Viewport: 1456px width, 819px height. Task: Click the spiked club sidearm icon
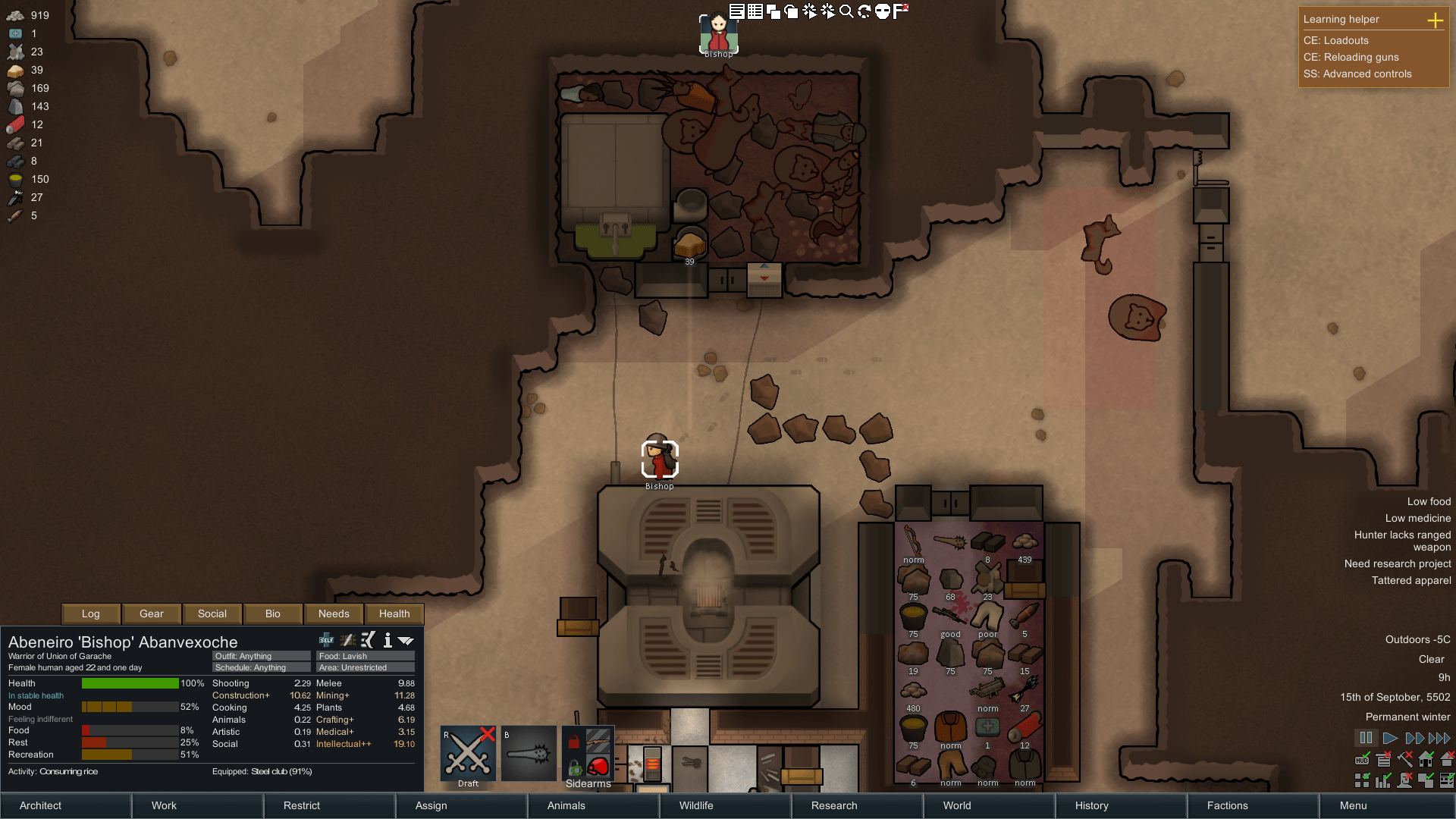pyautogui.click(x=529, y=752)
